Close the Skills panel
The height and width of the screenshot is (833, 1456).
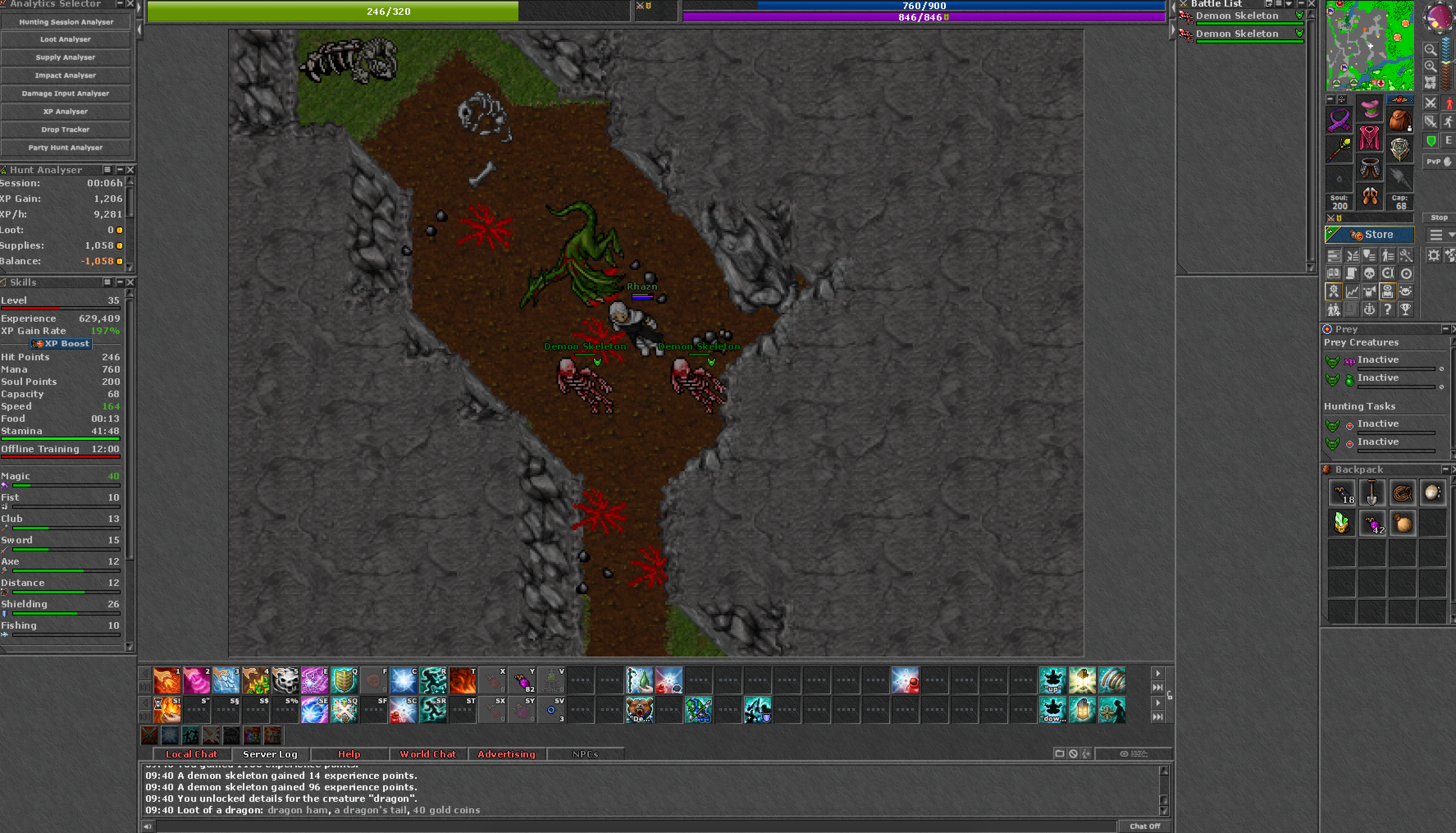tap(130, 282)
